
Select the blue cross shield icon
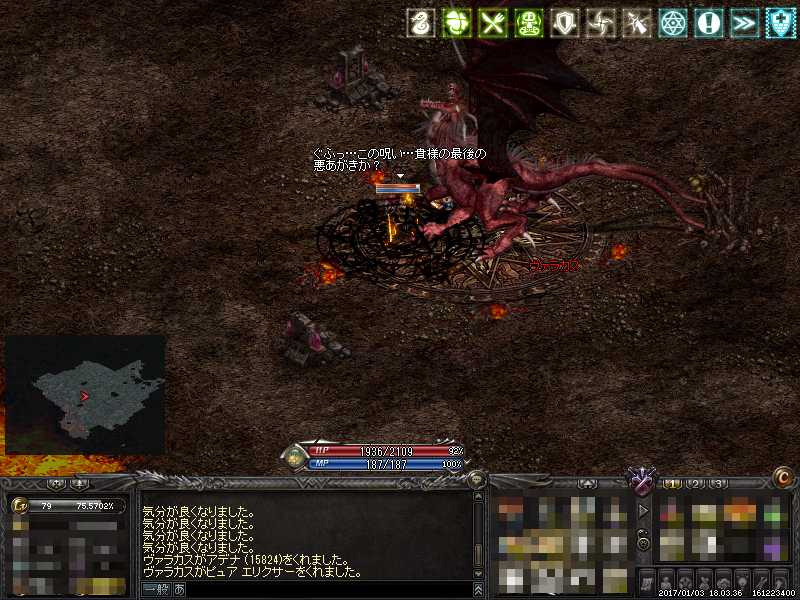point(781,22)
